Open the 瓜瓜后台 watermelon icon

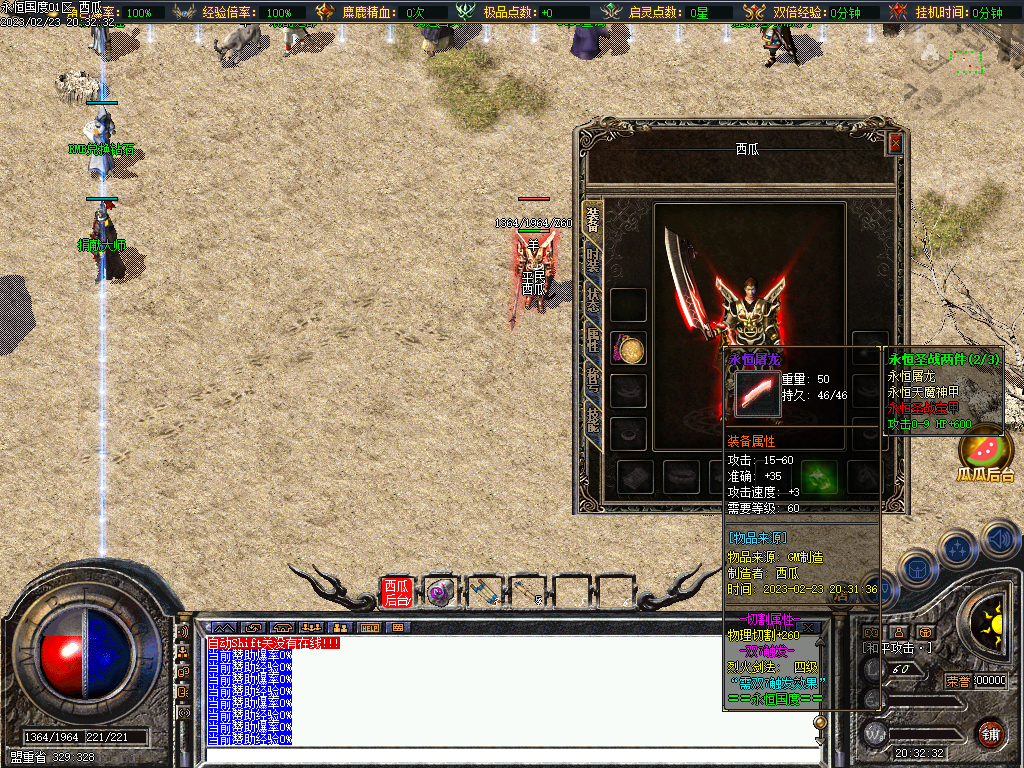tap(985, 448)
